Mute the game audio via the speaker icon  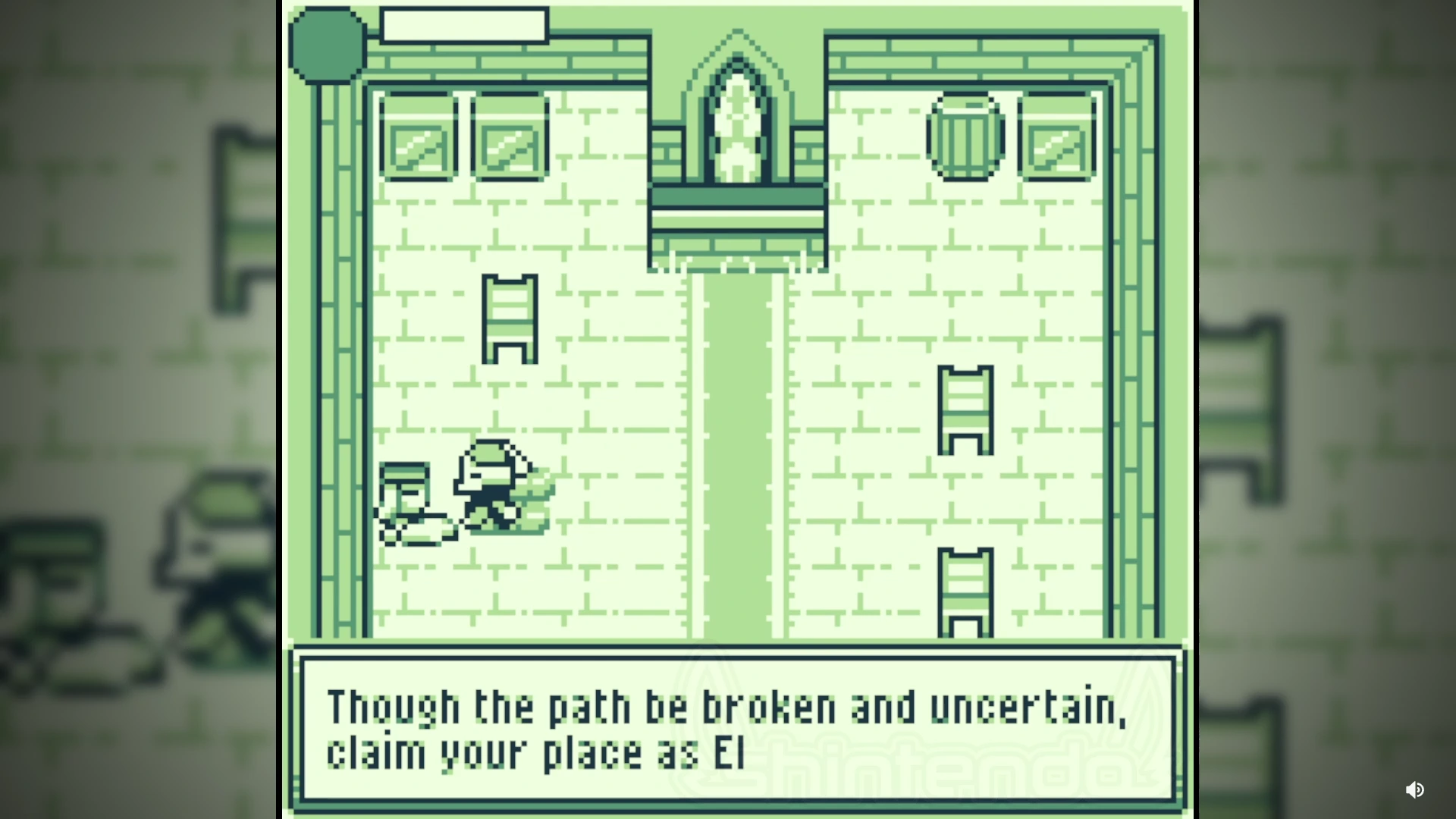1414,790
